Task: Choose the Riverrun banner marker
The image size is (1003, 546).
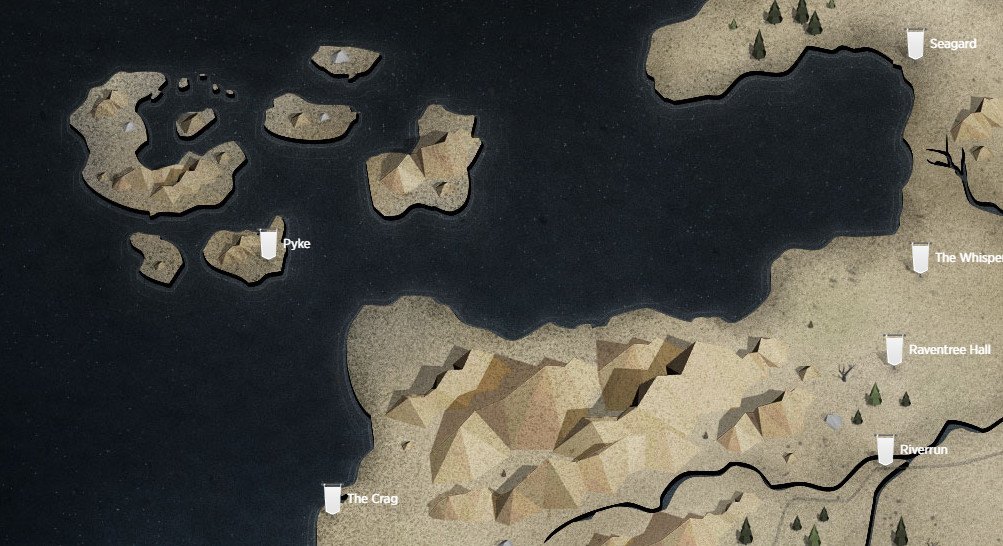Action: [885, 450]
